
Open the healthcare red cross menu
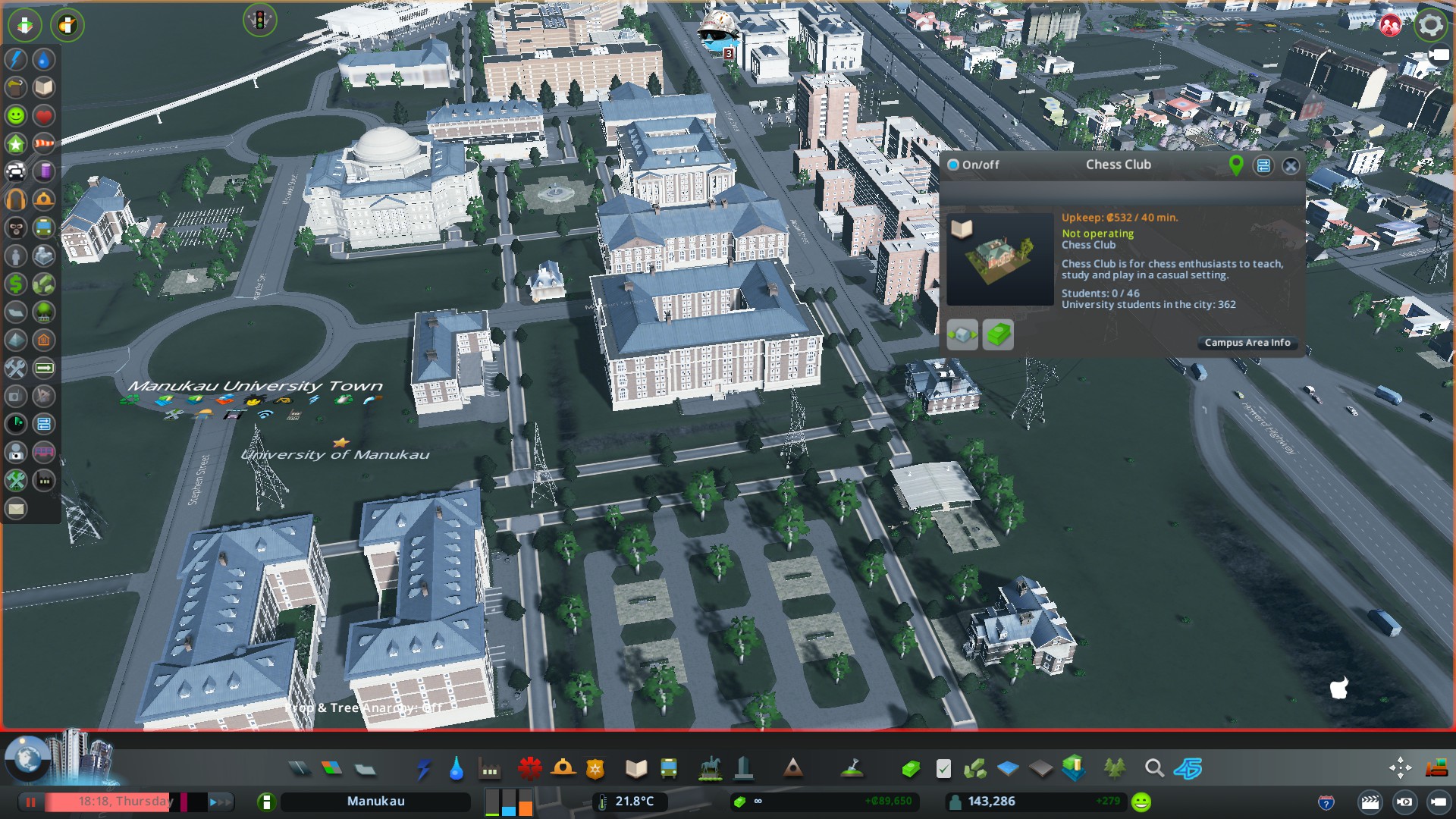click(x=529, y=769)
